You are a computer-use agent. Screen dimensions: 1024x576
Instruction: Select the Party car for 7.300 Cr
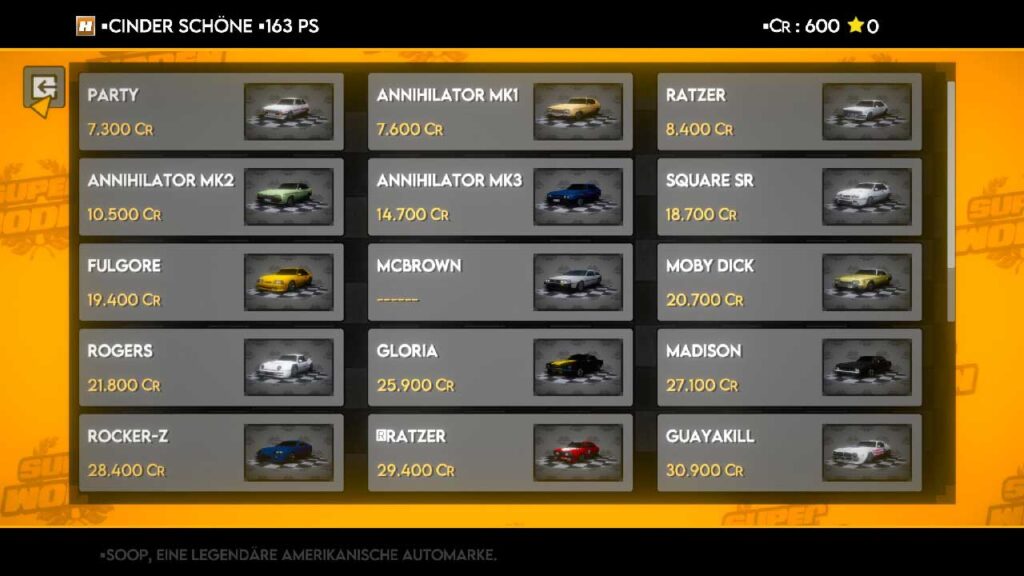(x=211, y=112)
